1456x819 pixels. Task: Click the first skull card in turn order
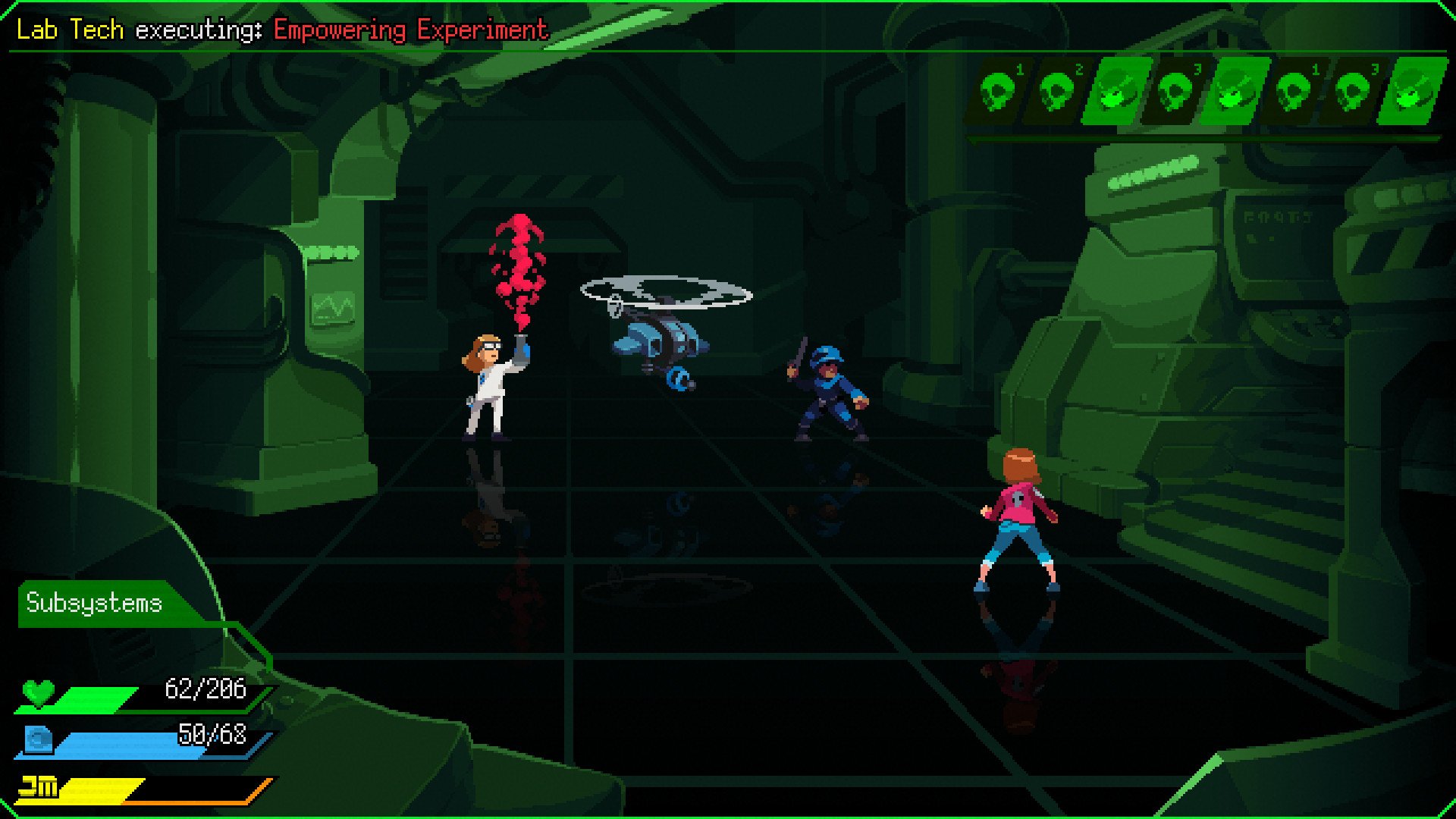(999, 89)
